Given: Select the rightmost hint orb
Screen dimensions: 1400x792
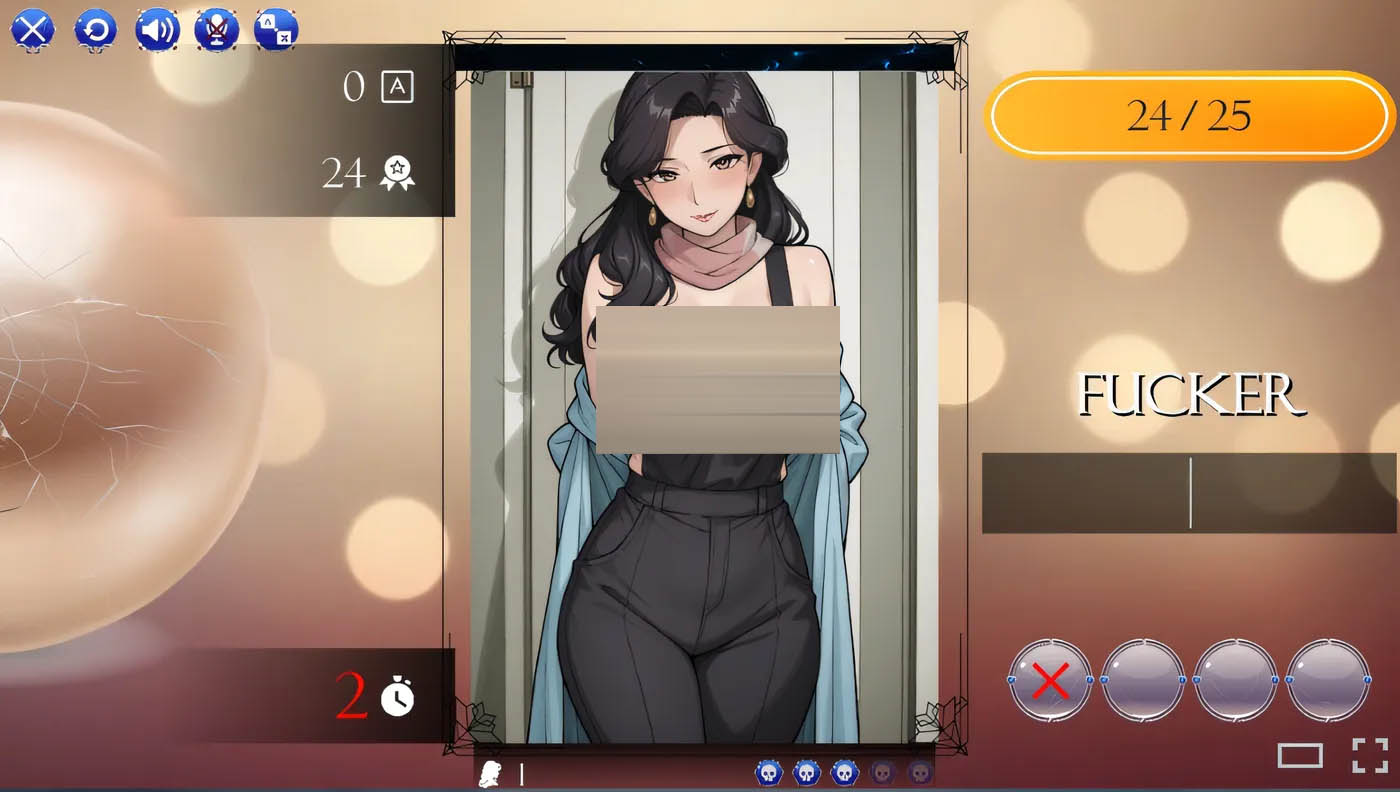Looking at the screenshot, I should tap(1329, 678).
